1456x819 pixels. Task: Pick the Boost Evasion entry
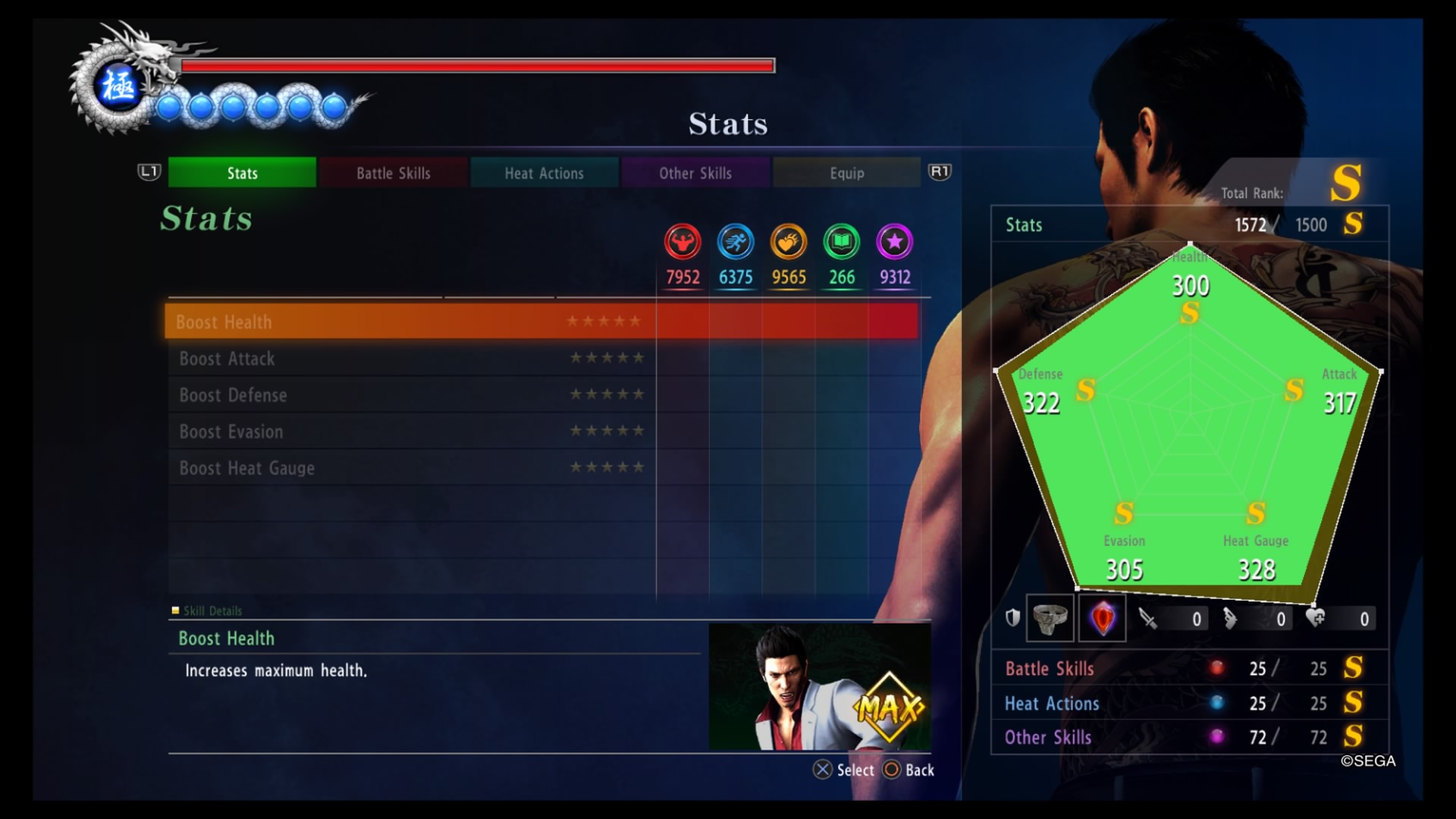point(409,431)
